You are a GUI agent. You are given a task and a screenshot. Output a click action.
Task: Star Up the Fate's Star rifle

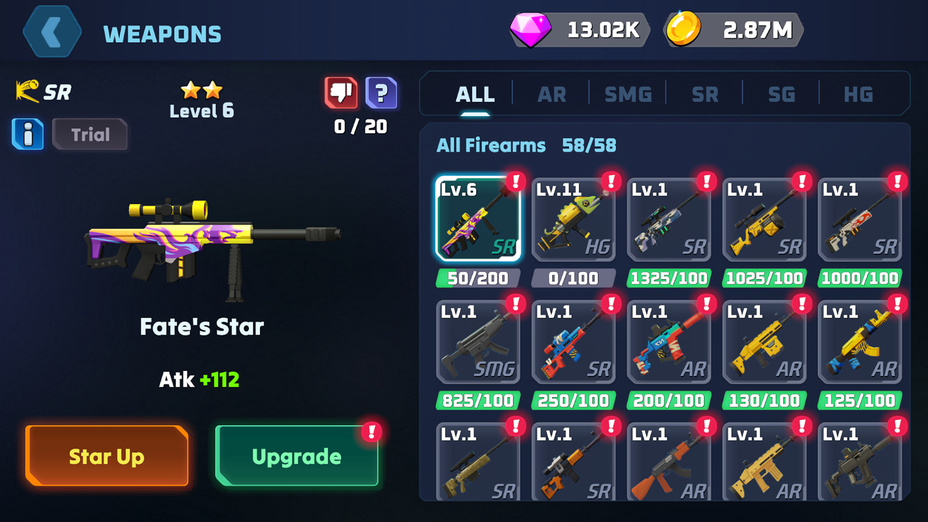tap(107, 457)
